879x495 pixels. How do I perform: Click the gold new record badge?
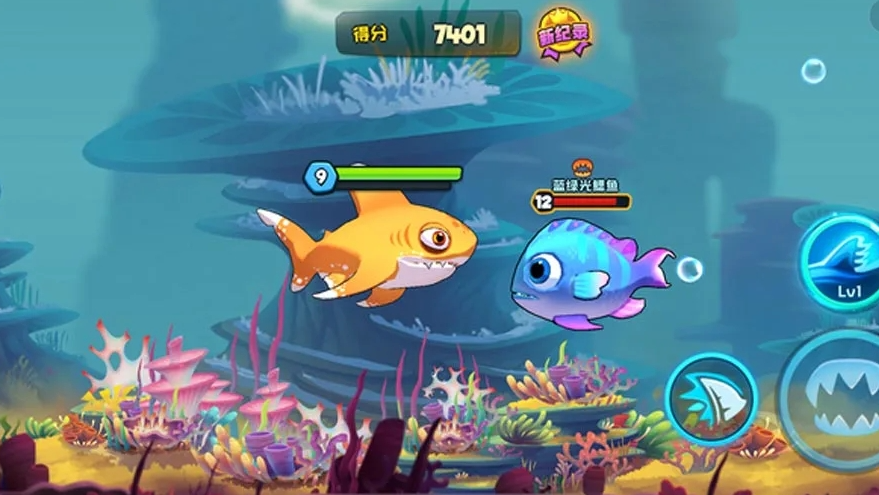pos(564,34)
